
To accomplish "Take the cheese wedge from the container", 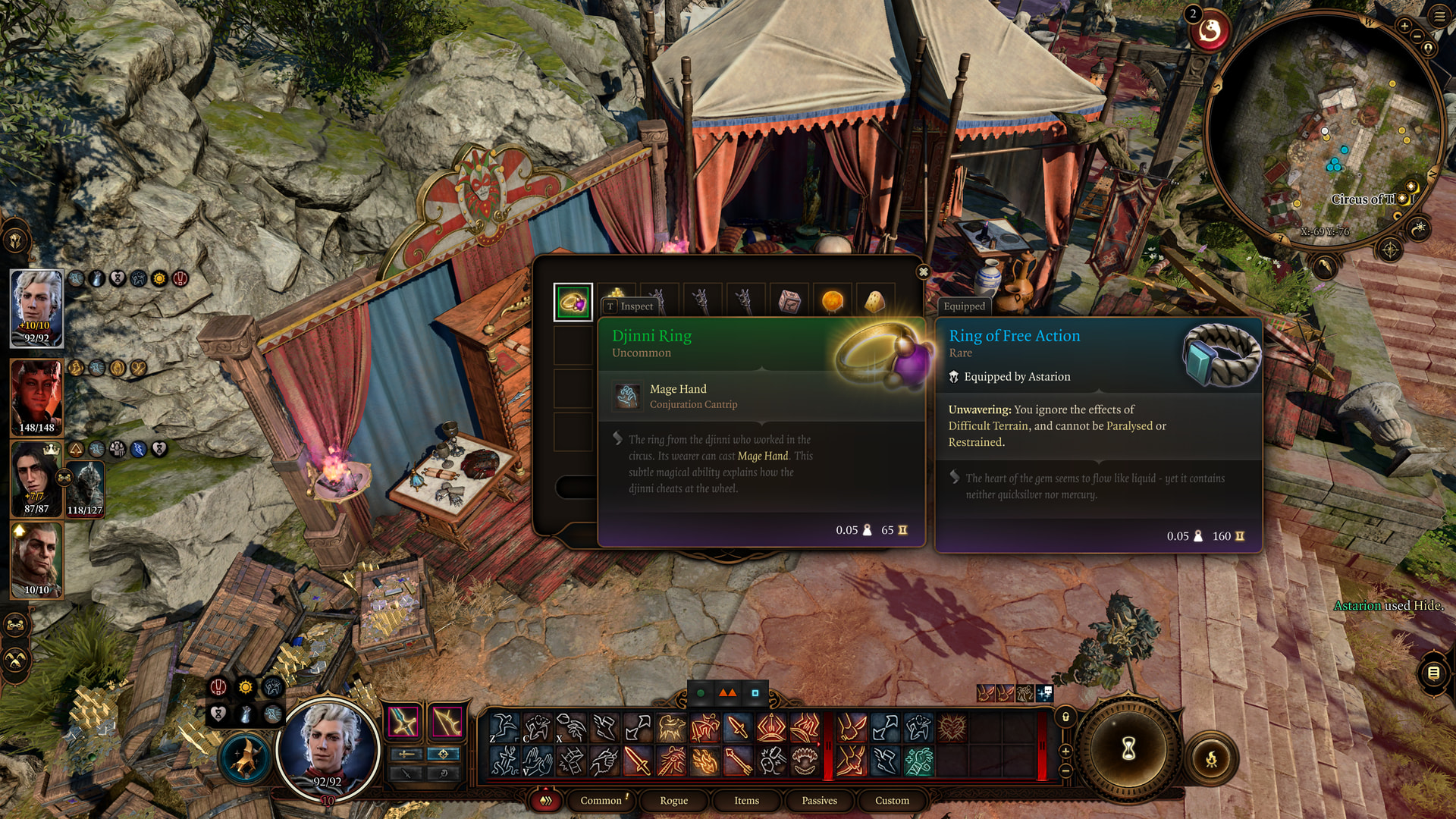I will pyautogui.click(x=874, y=301).
